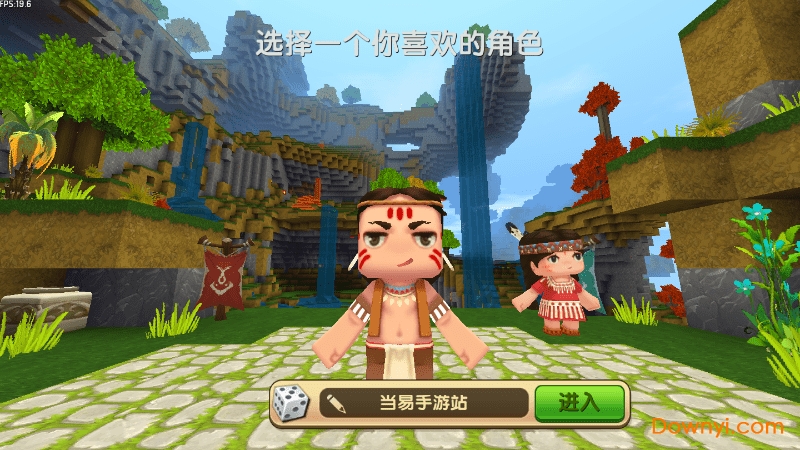Roll the dice for a random name

coord(292,404)
